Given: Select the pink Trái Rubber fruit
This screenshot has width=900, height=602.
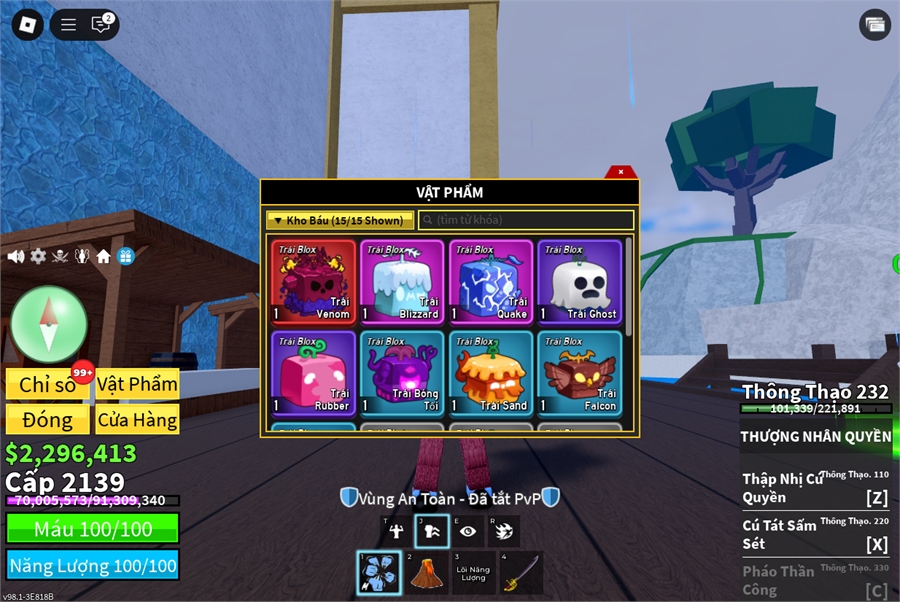Looking at the screenshot, I should 314,373.
